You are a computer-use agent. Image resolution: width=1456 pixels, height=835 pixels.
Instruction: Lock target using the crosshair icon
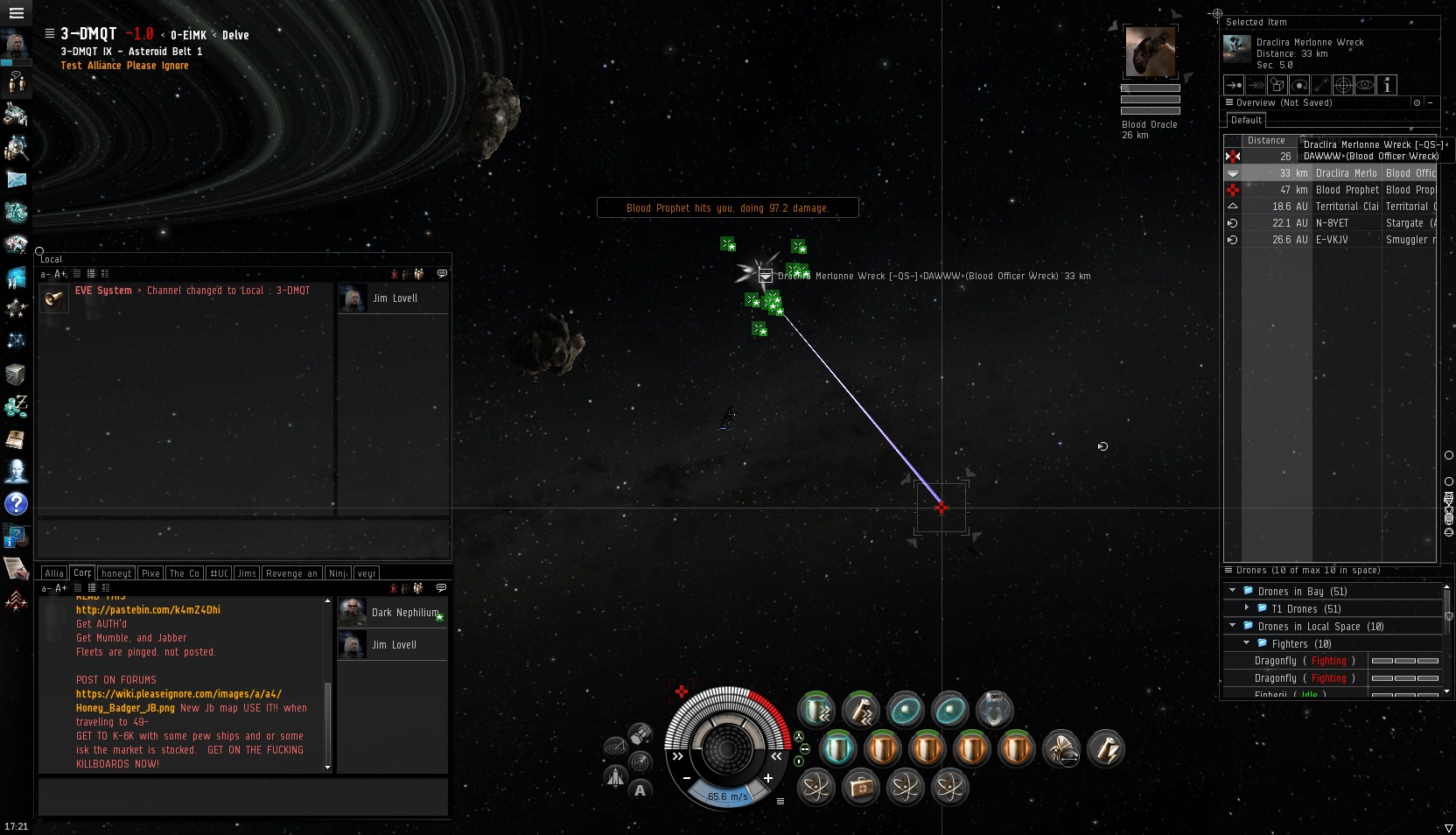(1343, 85)
